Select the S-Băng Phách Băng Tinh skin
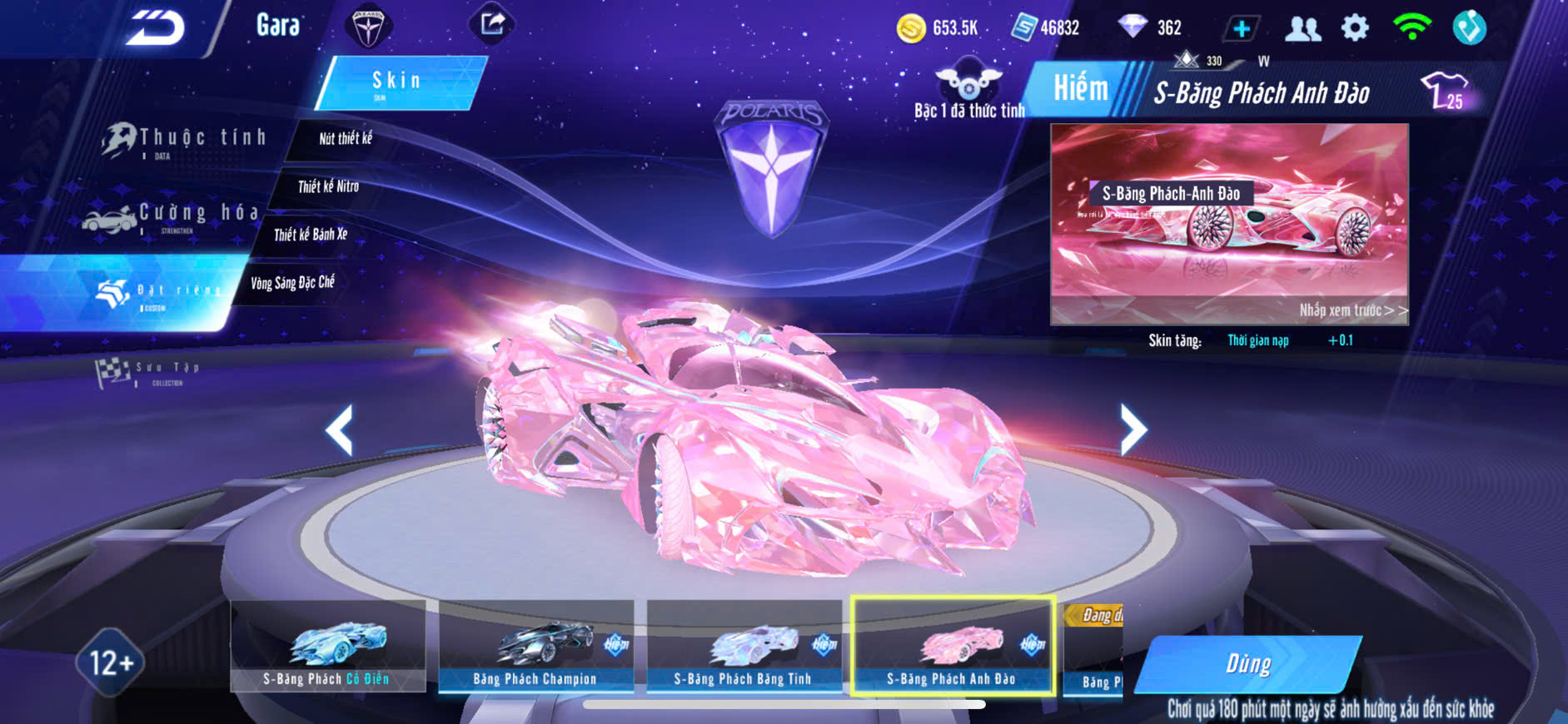Screen dimensions: 1568x724 pos(744,647)
